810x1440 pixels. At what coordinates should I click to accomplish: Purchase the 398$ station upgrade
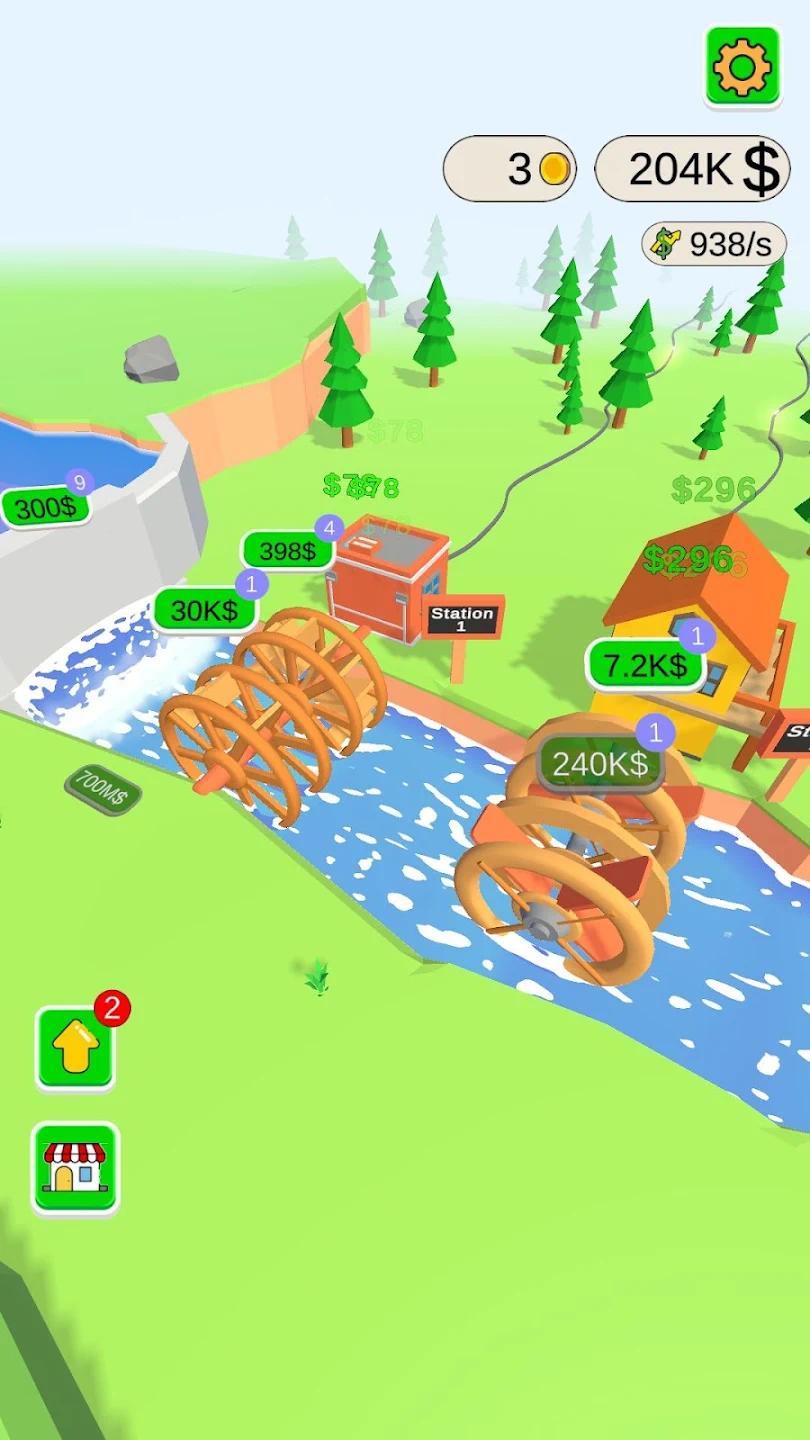287,551
